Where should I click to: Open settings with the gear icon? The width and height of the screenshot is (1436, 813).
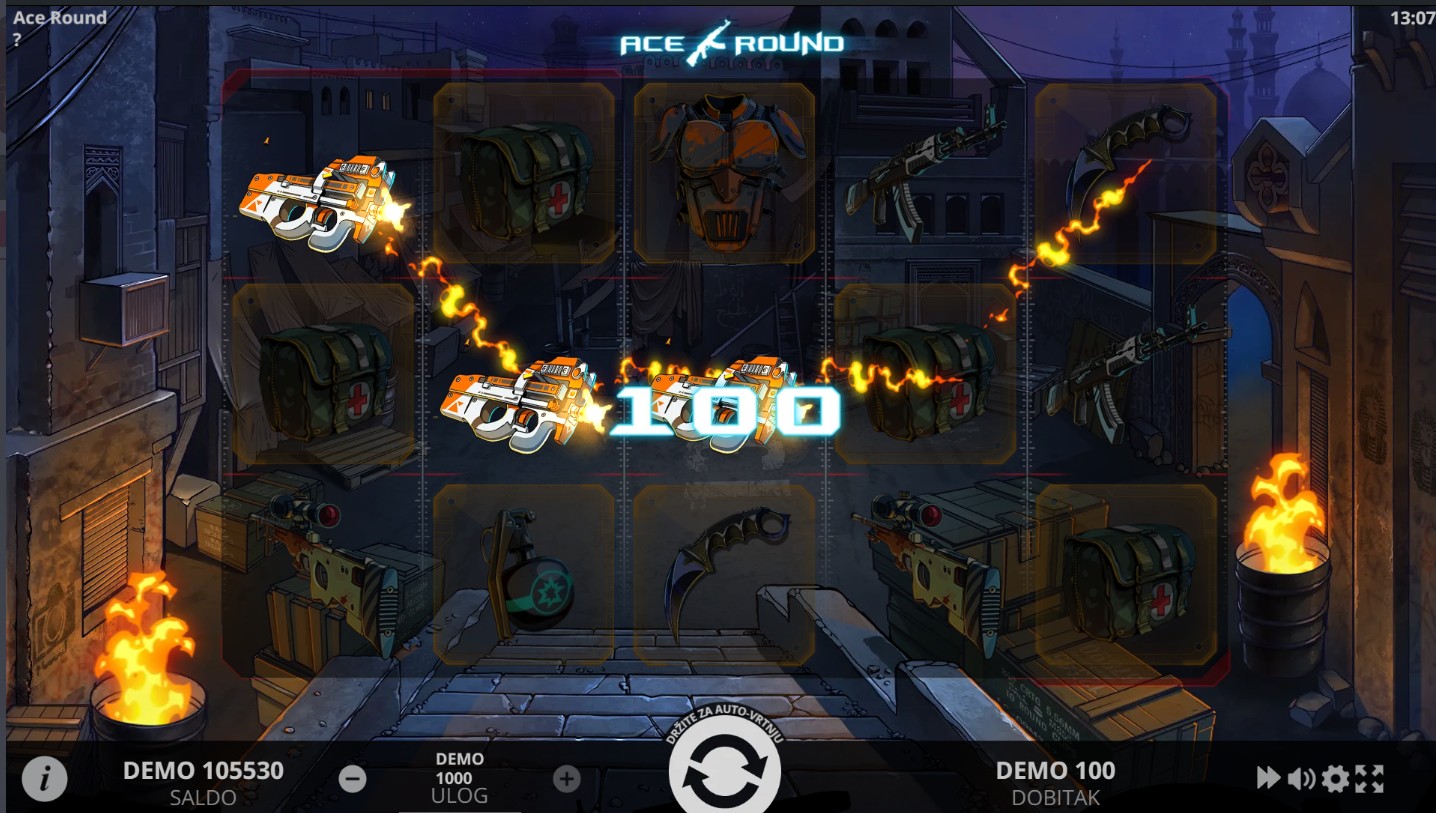[x=1335, y=778]
